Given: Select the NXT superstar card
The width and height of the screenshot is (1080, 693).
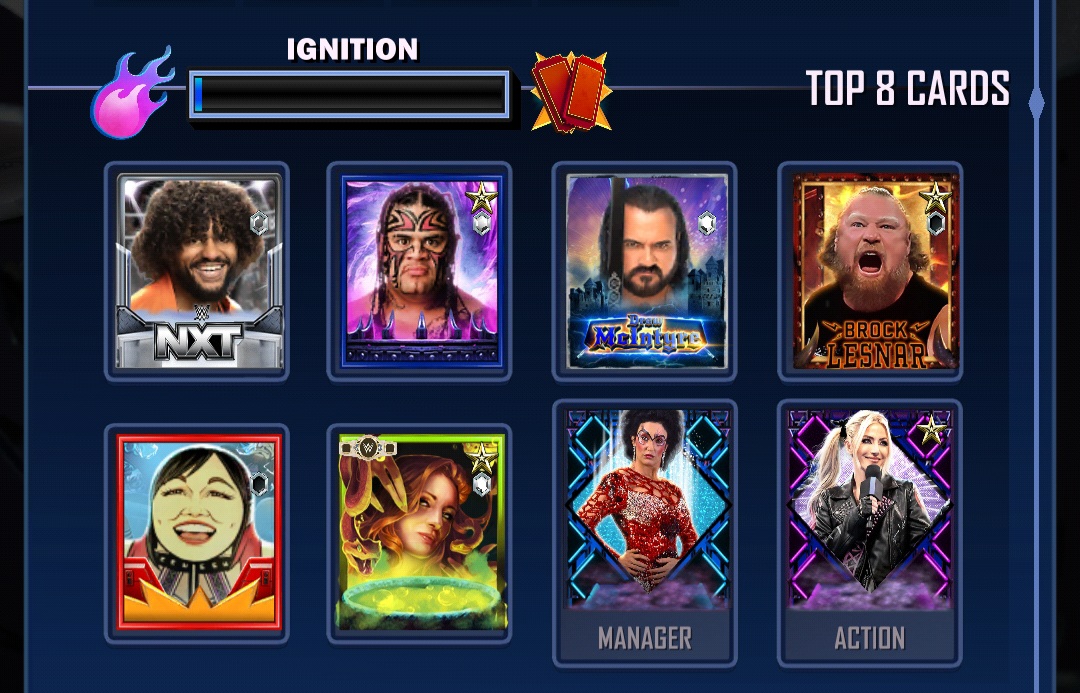Looking at the screenshot, I should (x=197, y=271).
